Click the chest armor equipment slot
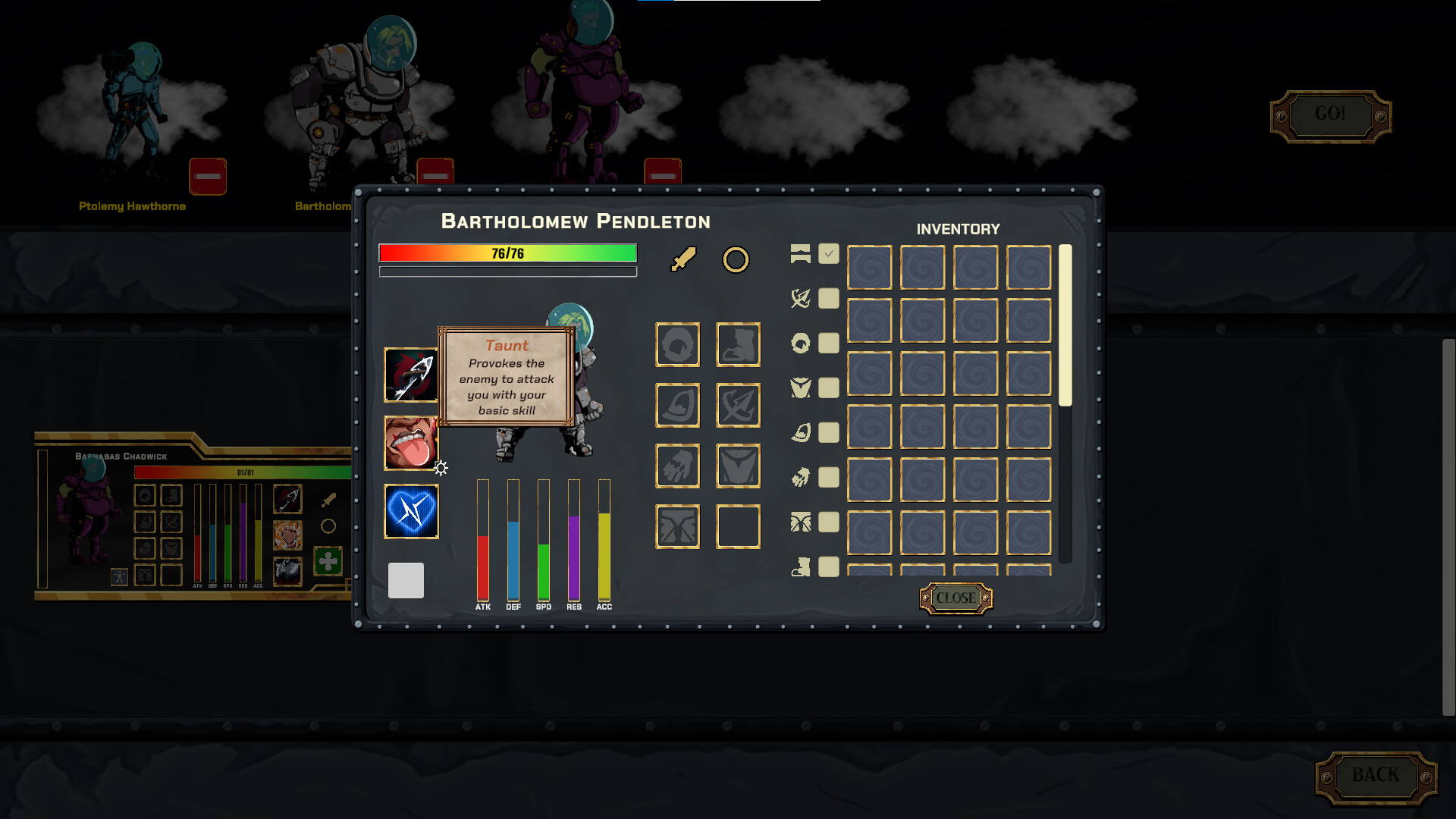 tap(738, 466)
